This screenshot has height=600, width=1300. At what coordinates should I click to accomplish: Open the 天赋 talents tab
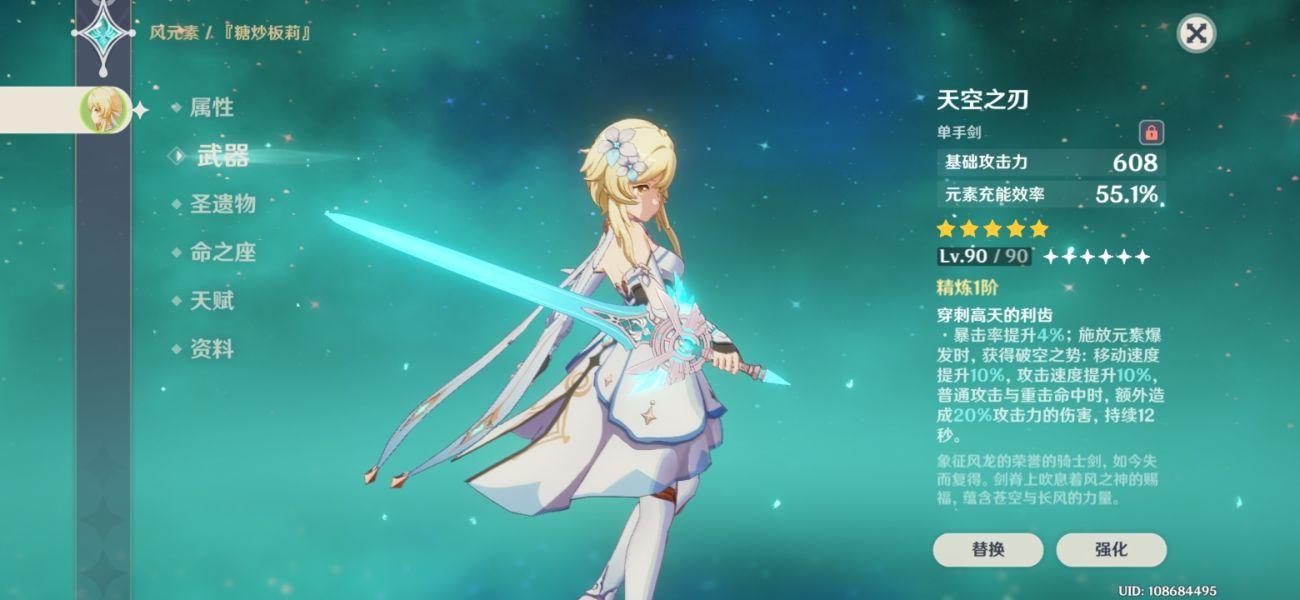click(211, 300)
